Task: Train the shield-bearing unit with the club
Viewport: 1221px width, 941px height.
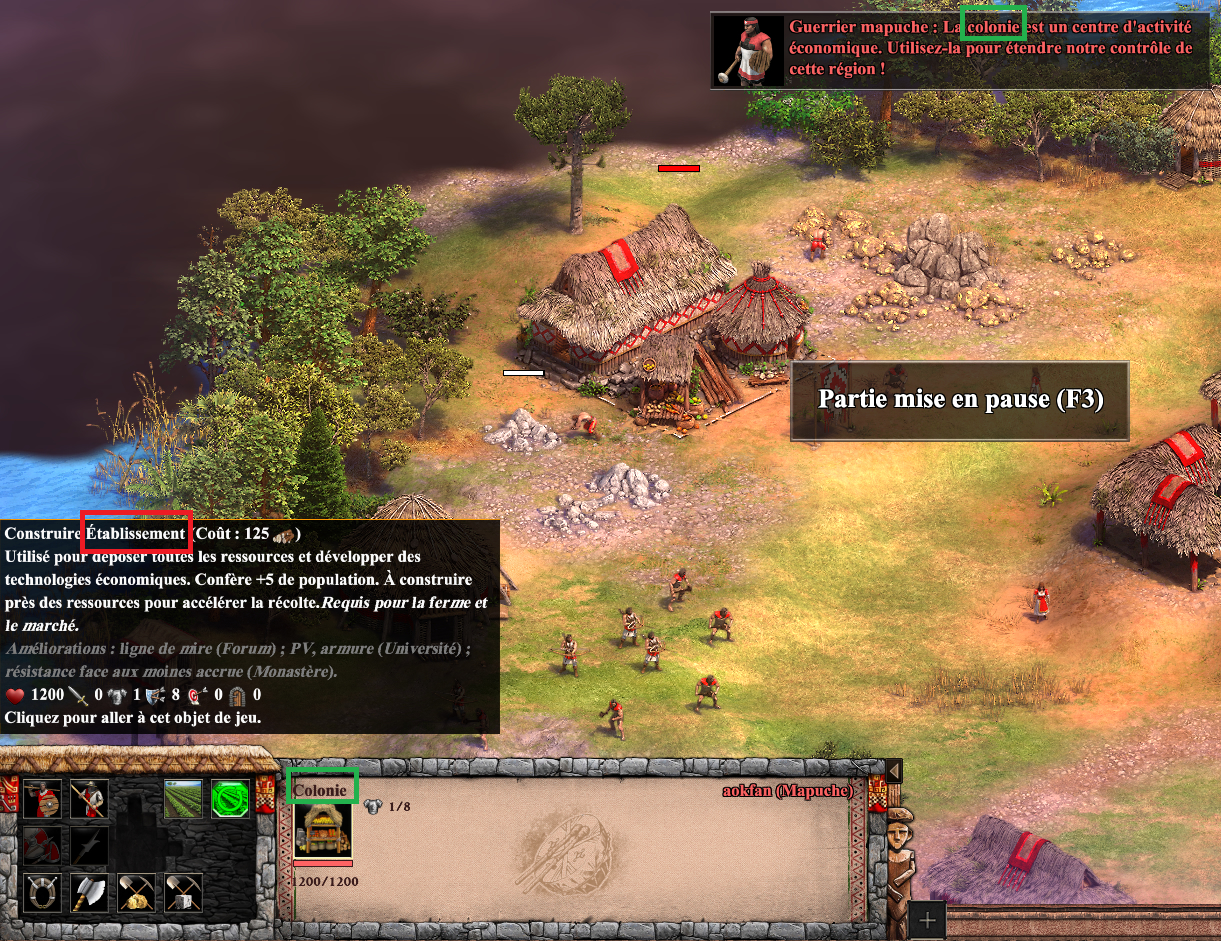Action: 42,798
